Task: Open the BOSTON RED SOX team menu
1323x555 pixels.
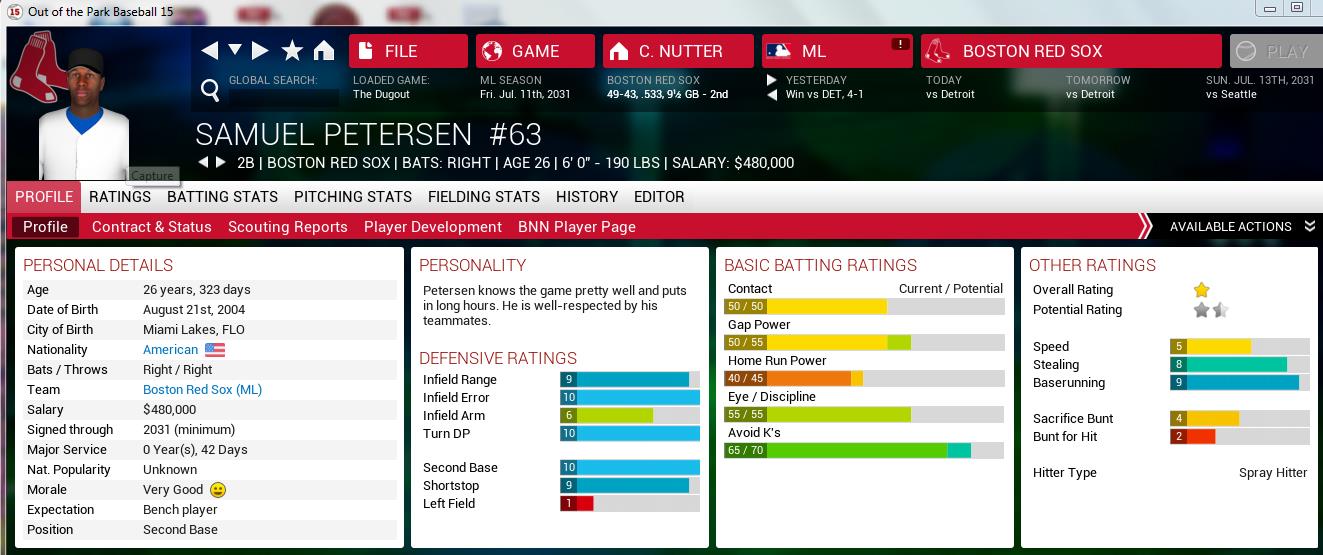Action: click(x=1070, y=51)
